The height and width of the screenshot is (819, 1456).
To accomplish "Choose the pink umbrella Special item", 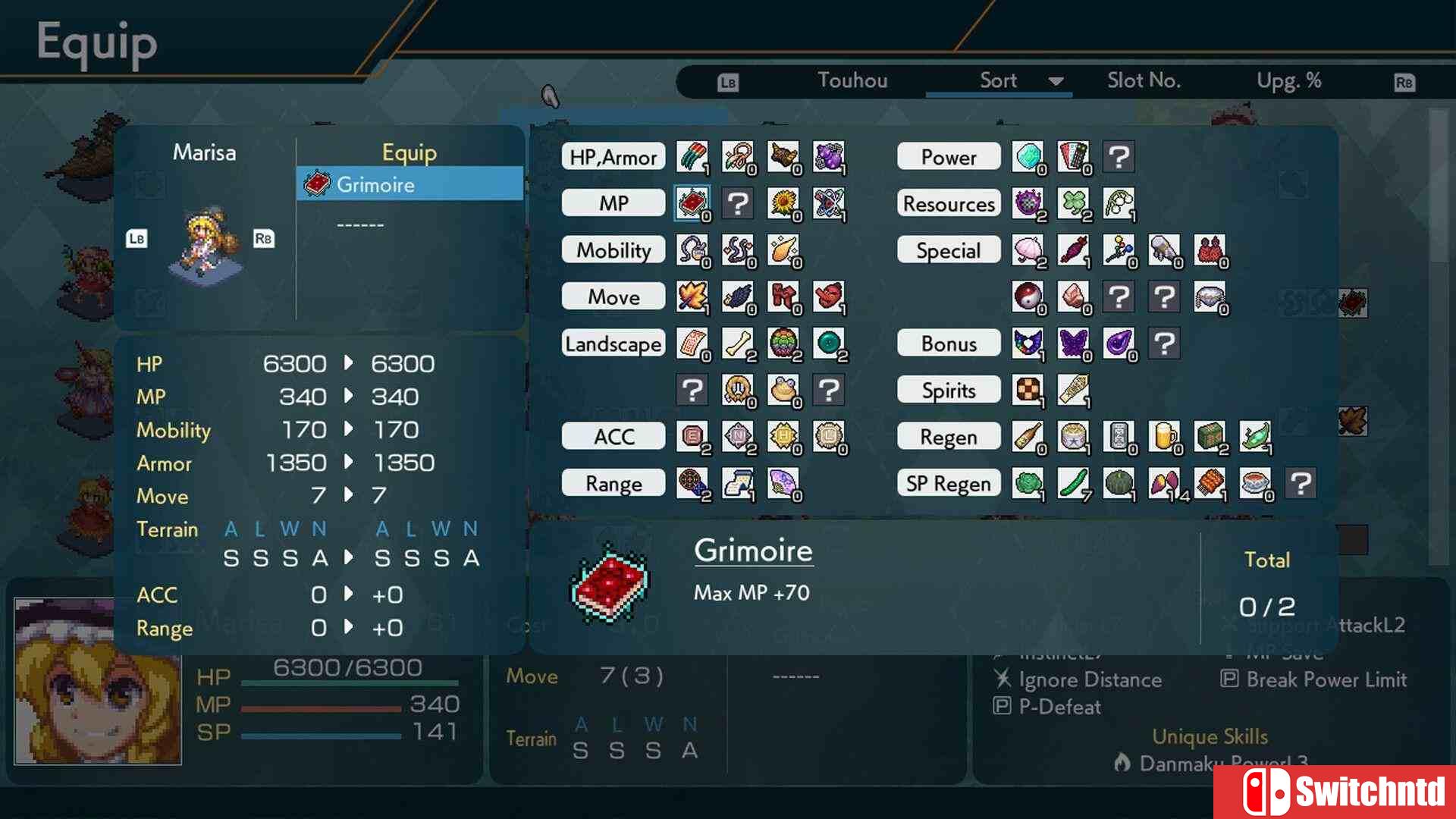I will point(1027,250).
